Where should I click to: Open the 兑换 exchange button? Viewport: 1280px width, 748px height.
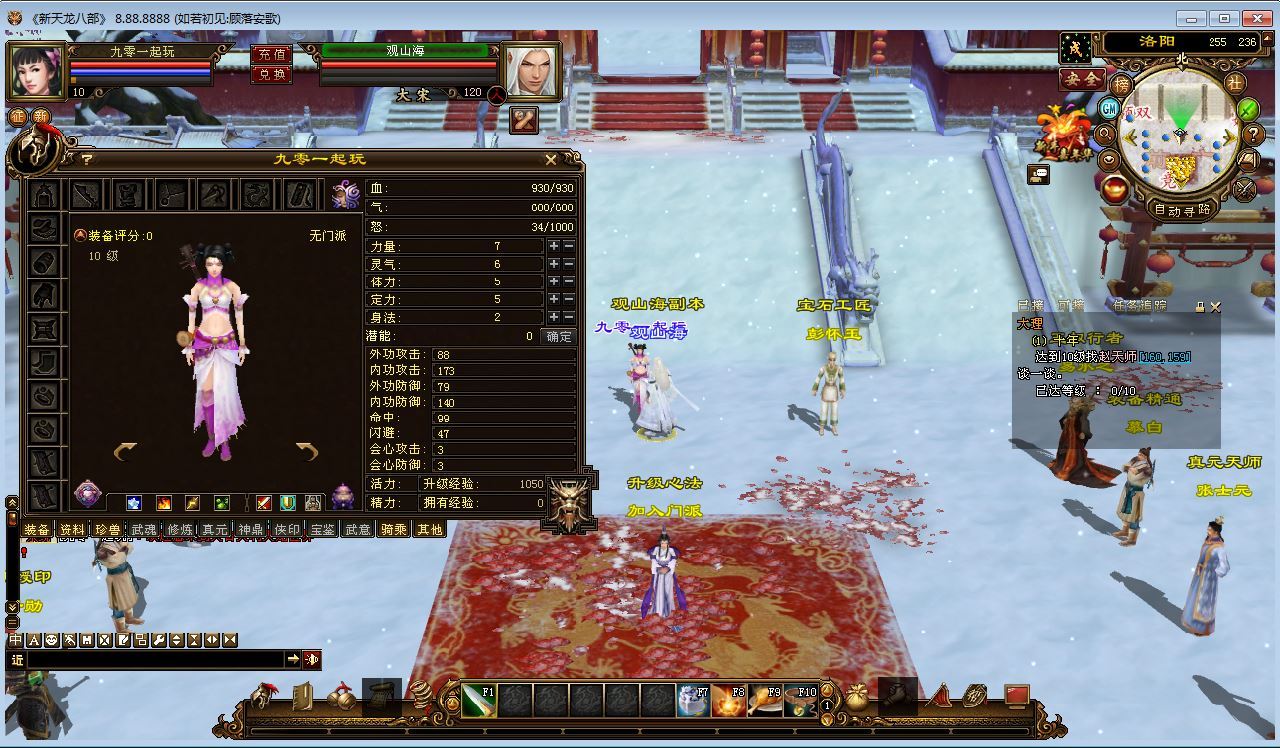pos(271,73)
